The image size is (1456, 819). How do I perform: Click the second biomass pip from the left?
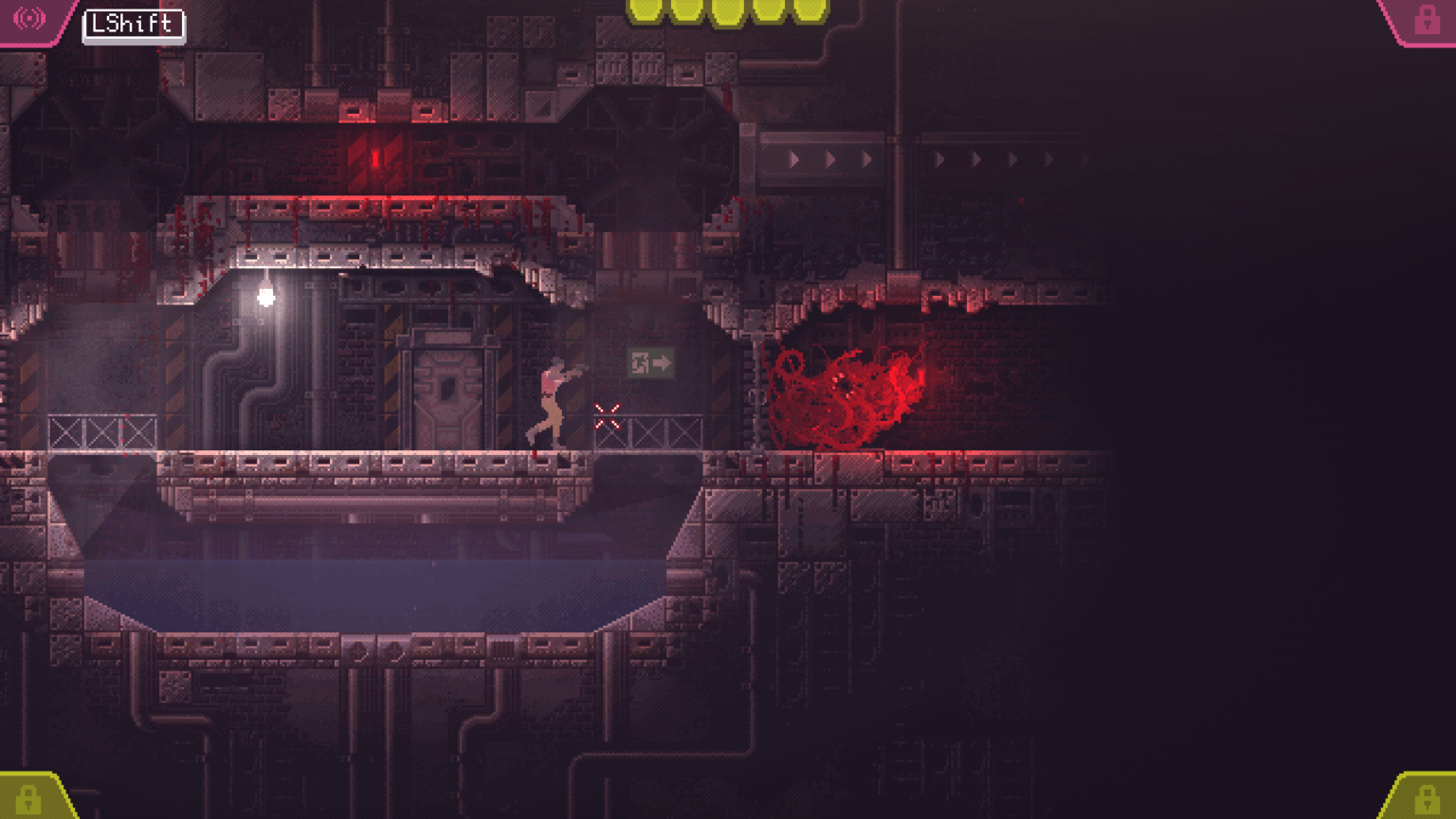click(684, 11)
